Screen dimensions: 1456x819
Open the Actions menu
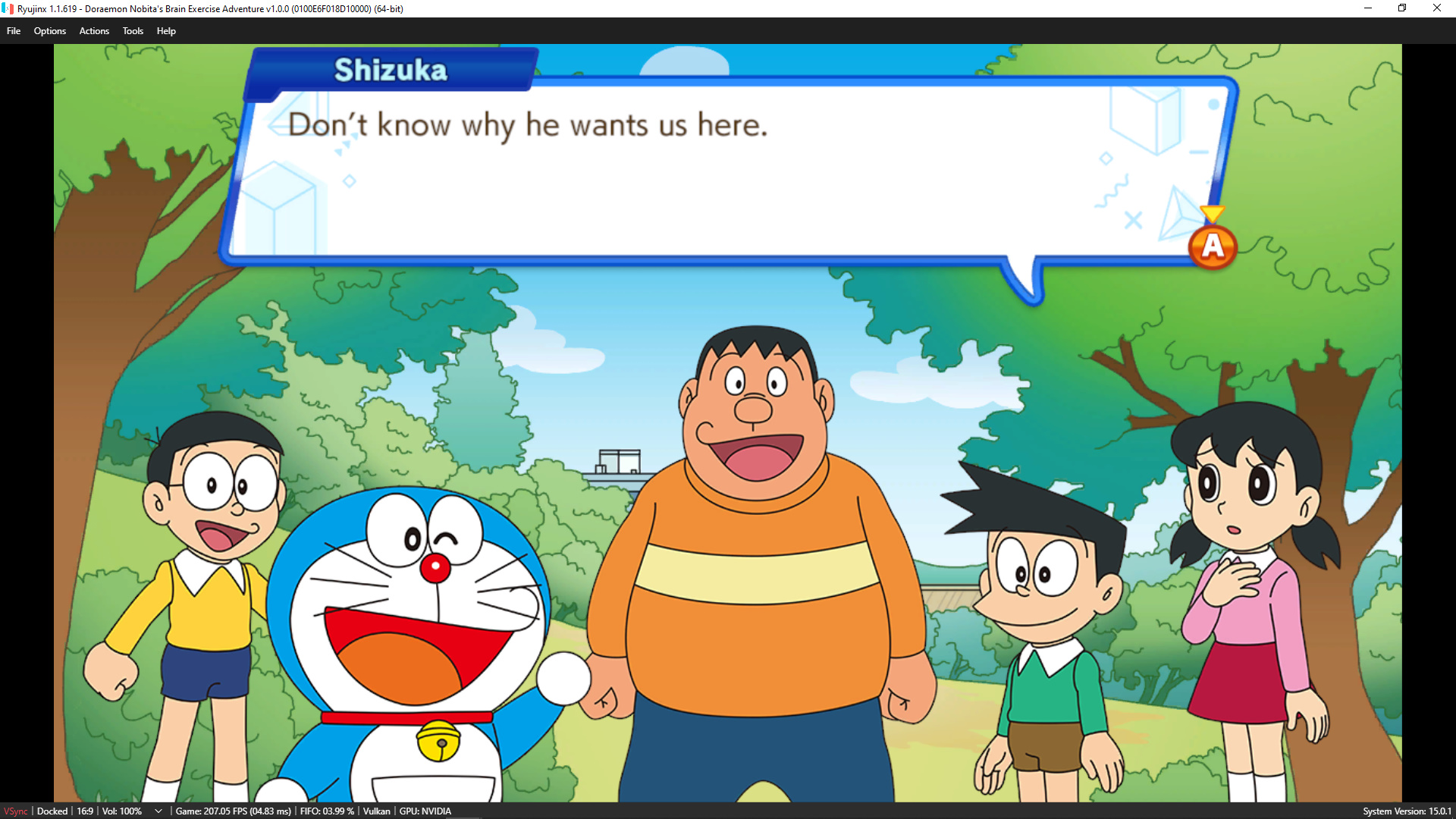[x=93, y=30]
